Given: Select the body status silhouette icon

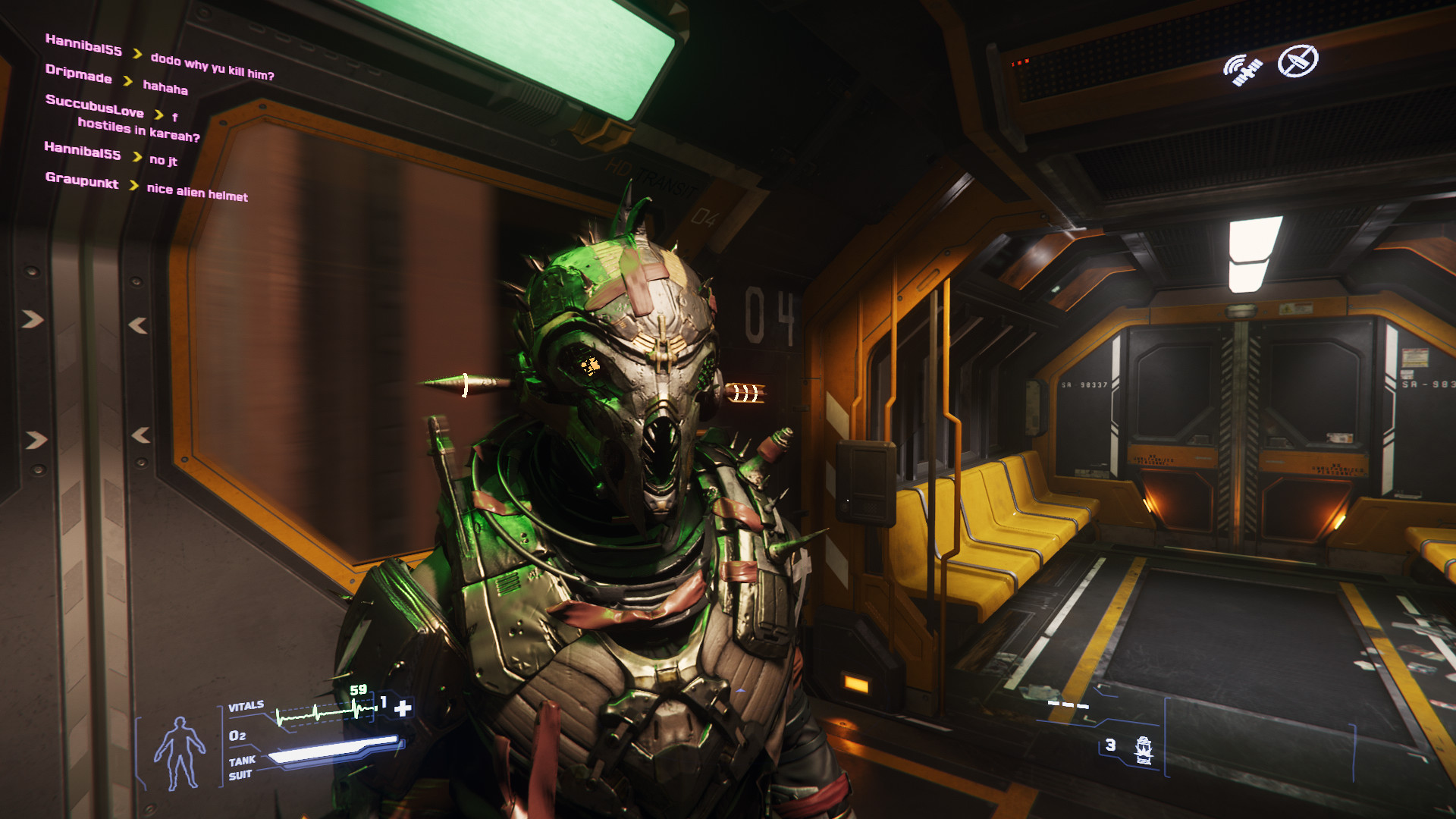Looking at the screenshot, I should 180,752.
